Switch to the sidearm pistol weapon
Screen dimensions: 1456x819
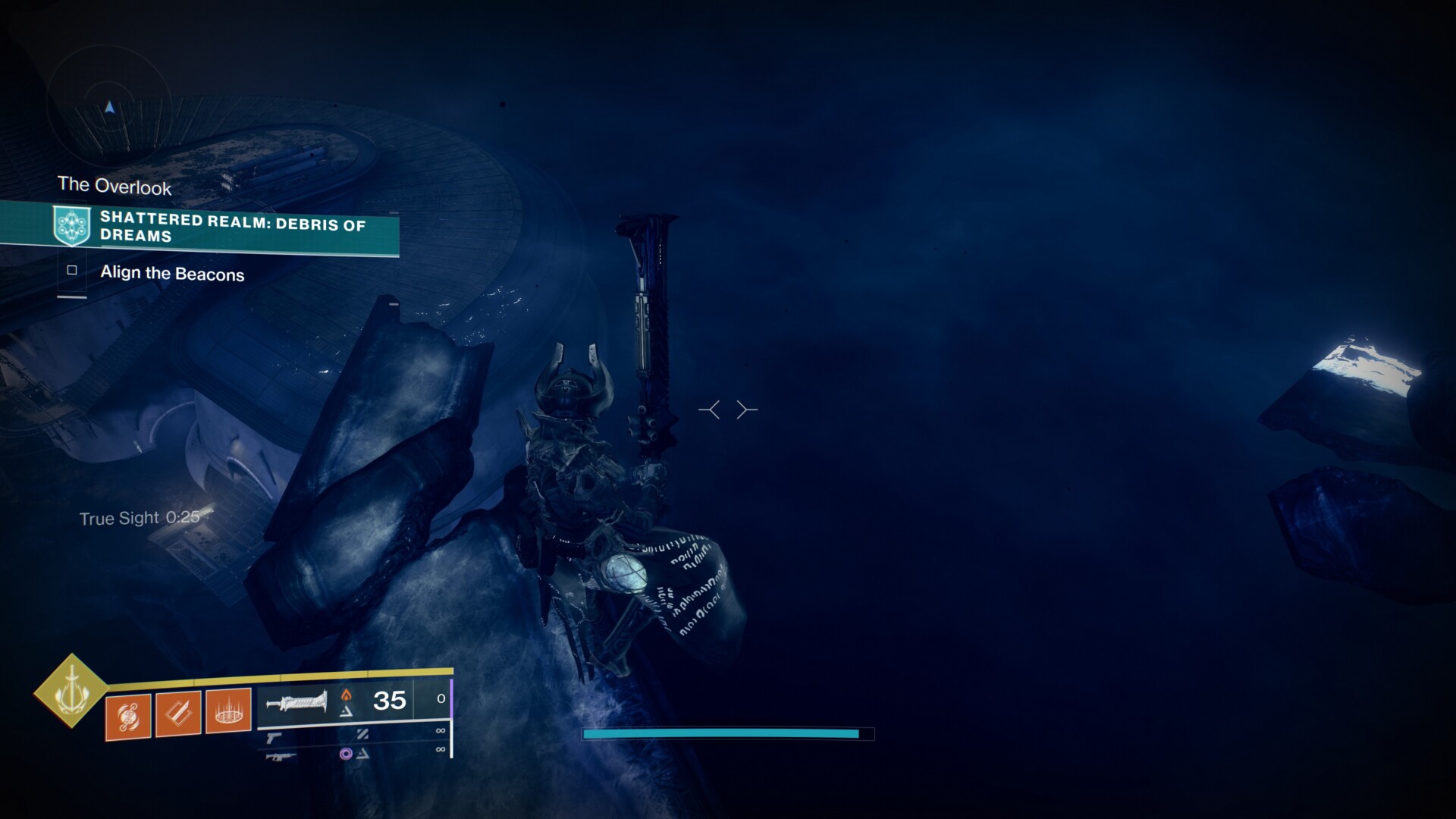click(x=274, y=736)
